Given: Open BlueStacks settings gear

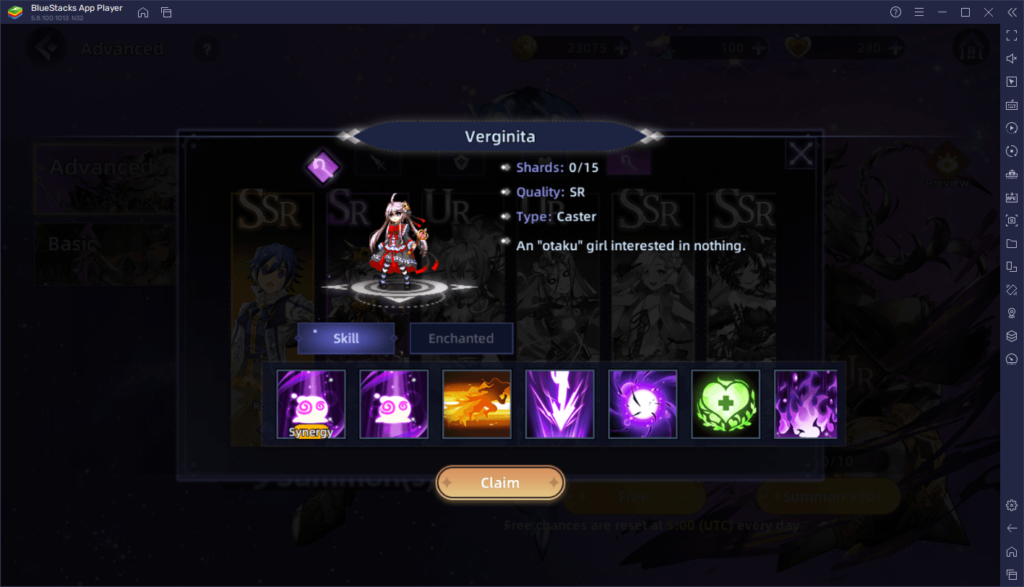Looking at the screenshot, I should click(x=1012, y=506).
